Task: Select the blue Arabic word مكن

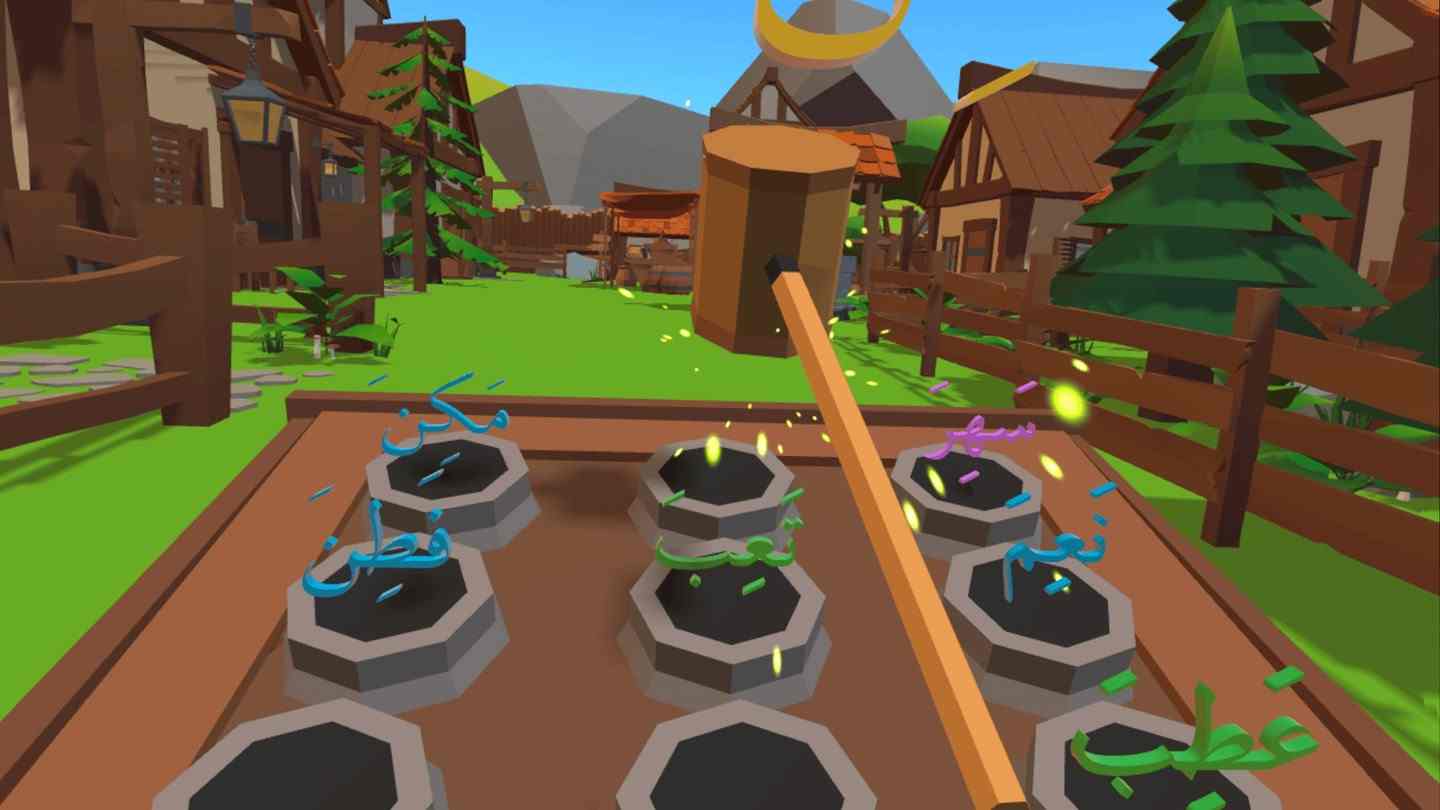Action: pyautogui.click(x=444, y=424)
